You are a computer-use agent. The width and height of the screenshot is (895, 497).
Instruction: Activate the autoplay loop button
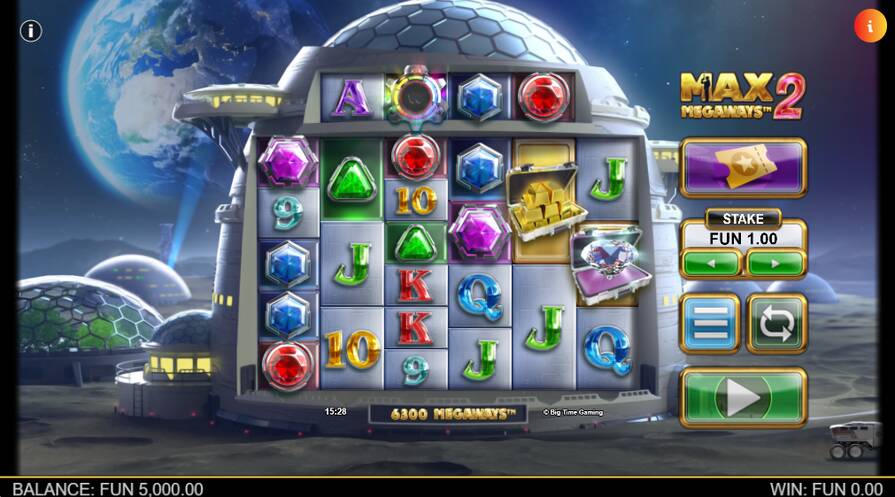pos(777,324)
